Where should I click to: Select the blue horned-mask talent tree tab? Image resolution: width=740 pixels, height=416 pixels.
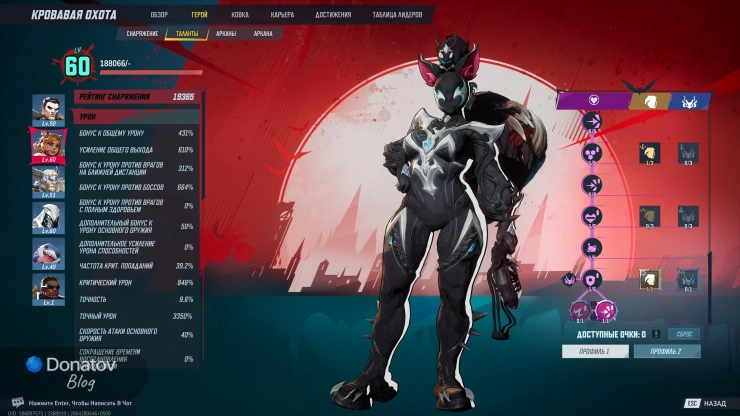[x=691, y=100]
